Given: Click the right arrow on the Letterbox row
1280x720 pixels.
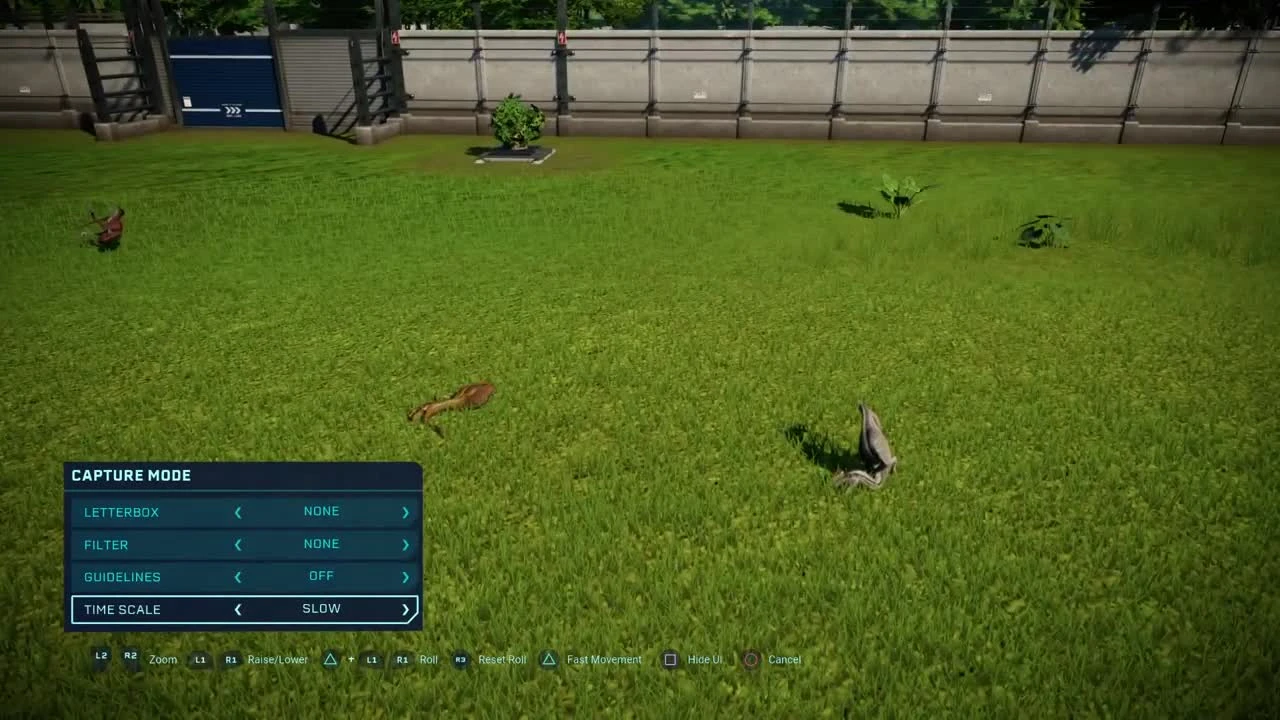Looking at the screenshot, I should (405, 511).
